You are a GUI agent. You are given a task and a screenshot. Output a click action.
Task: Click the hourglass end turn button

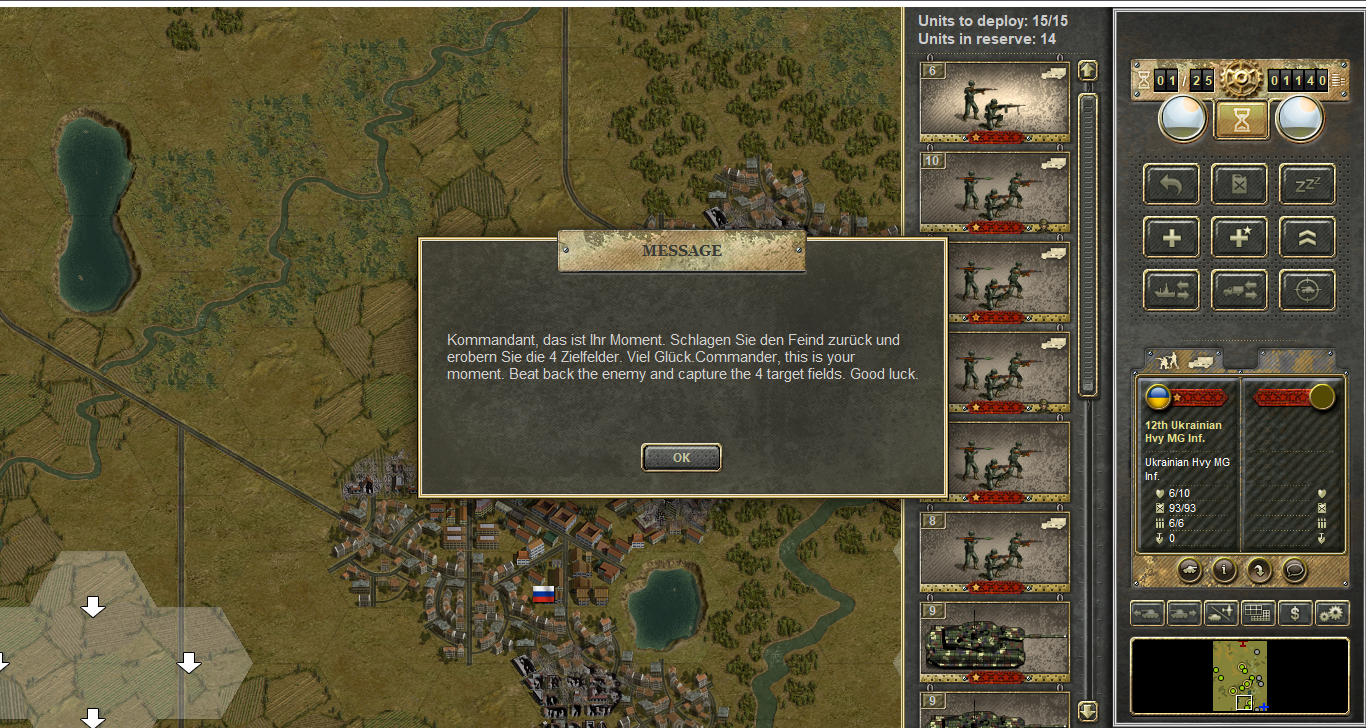tap(1241, 120)
